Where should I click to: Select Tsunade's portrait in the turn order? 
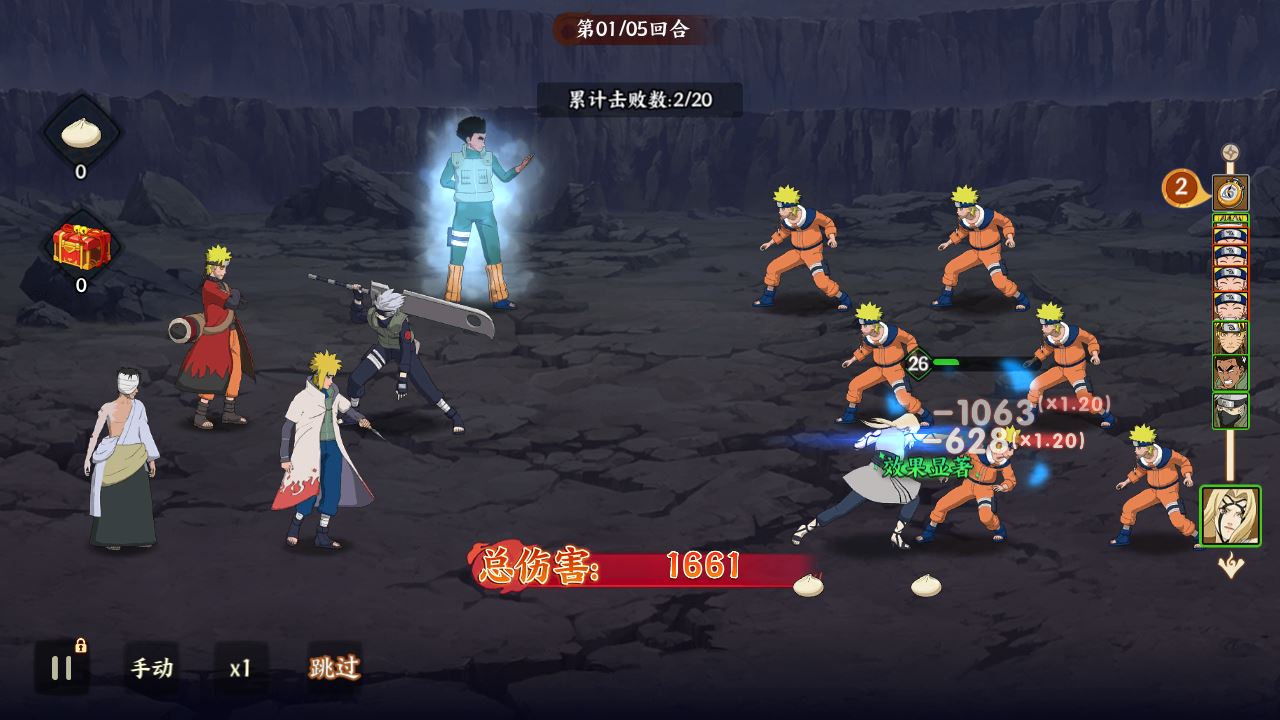click(1230, 516)
